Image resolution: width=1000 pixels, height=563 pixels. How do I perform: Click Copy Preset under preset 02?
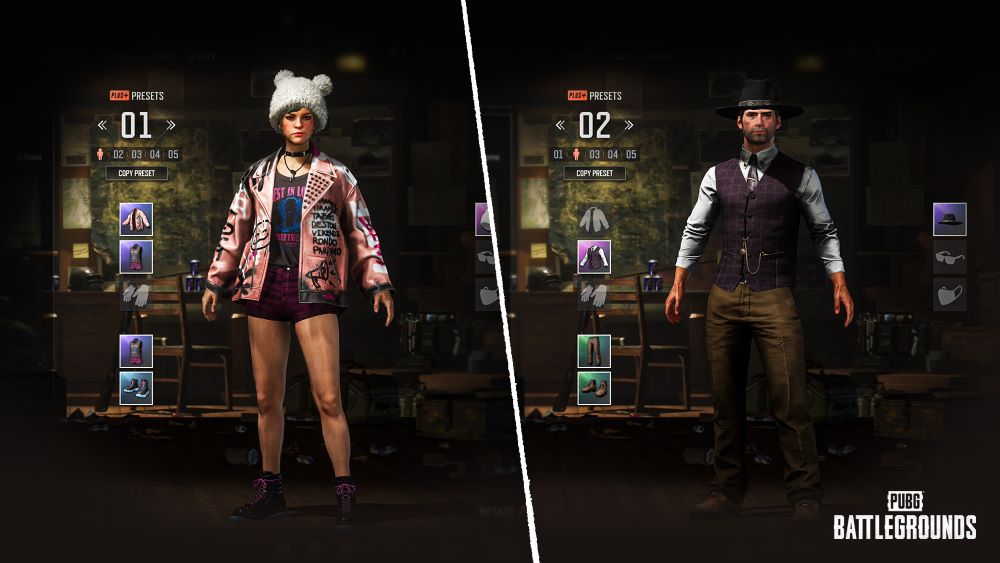pyautogui.click(x=594, y=173)
